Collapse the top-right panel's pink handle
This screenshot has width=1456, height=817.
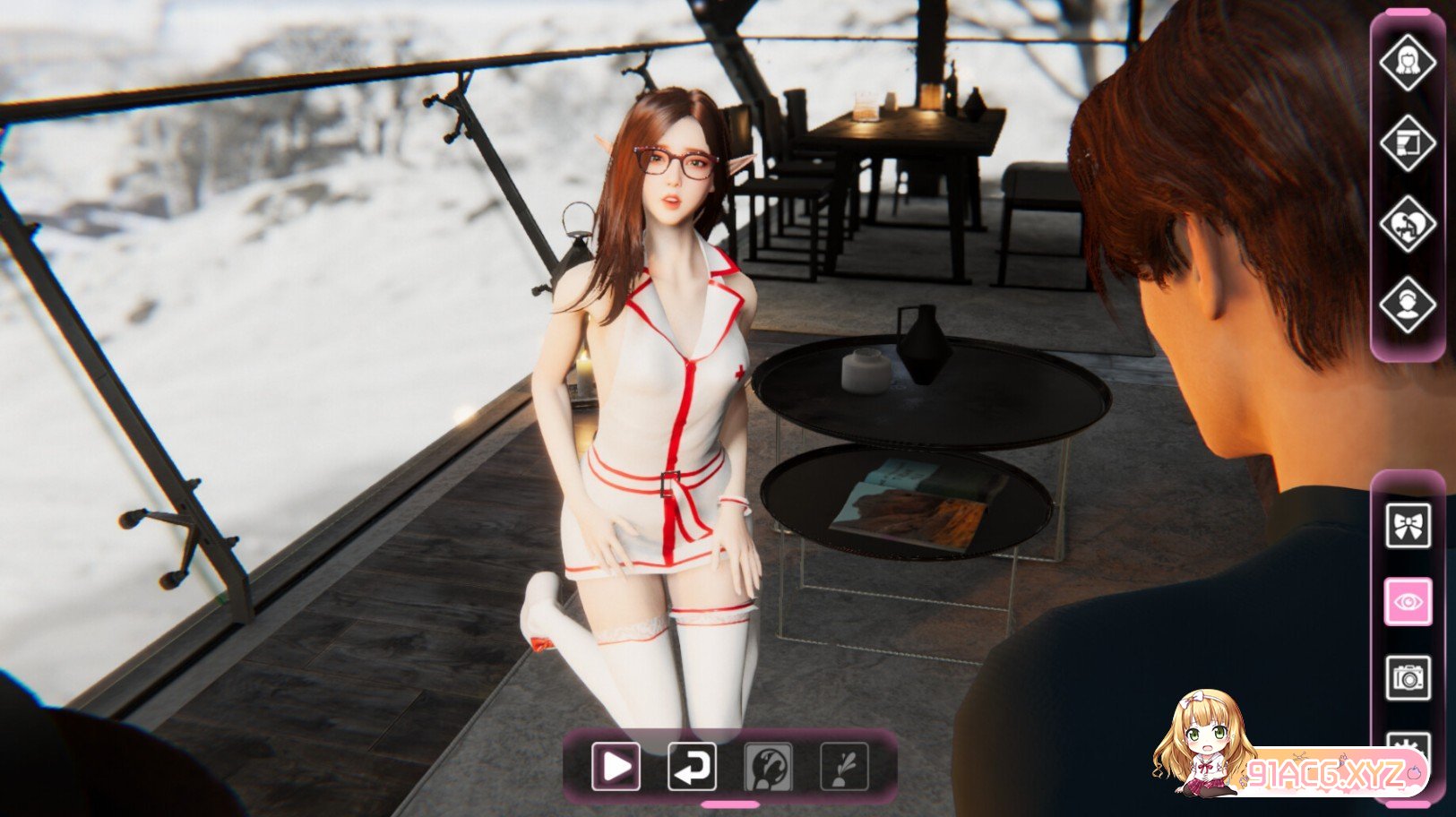(x=1407, y=12)
